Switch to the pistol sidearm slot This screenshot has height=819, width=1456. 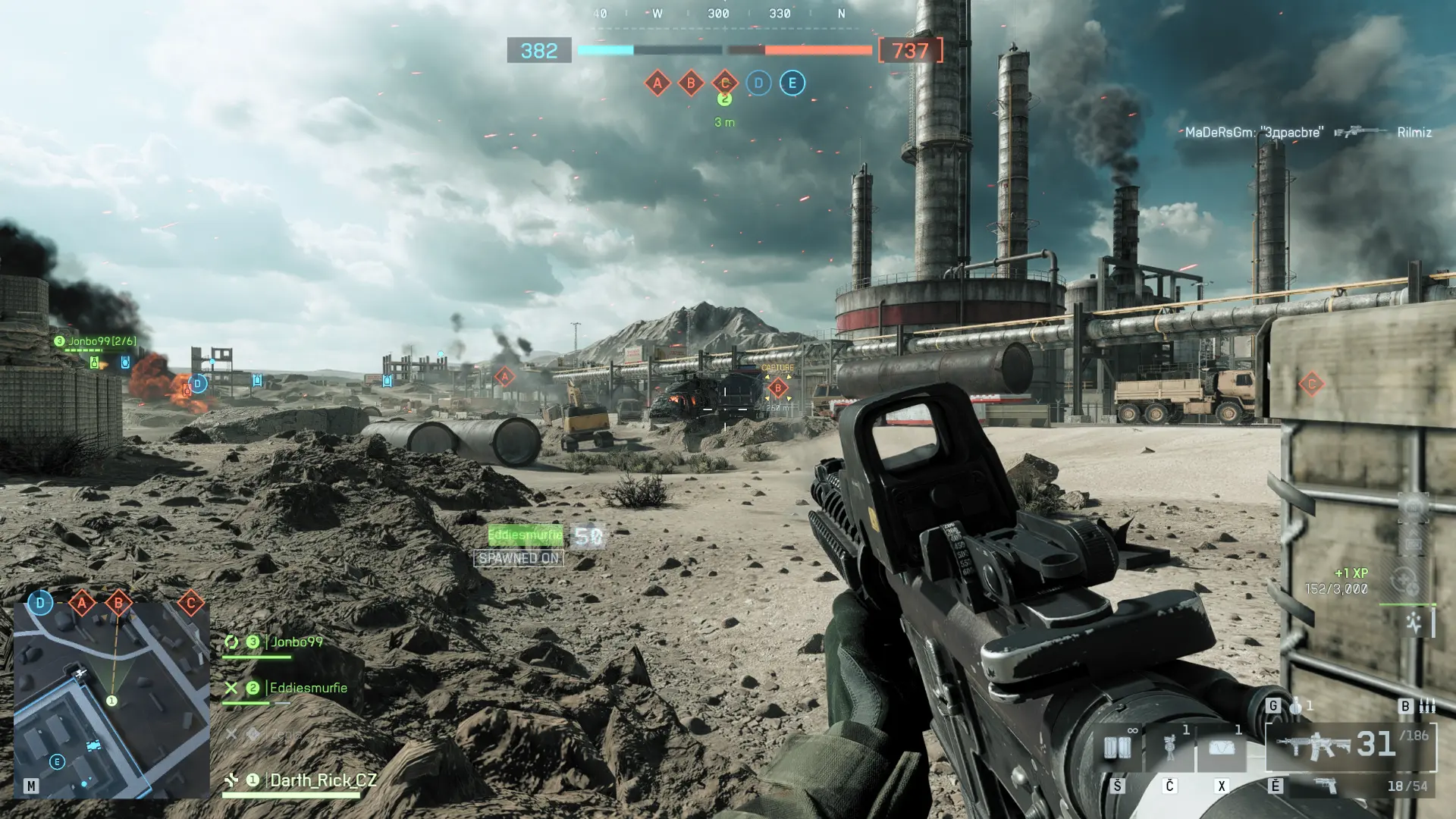tap(1325, 786)
